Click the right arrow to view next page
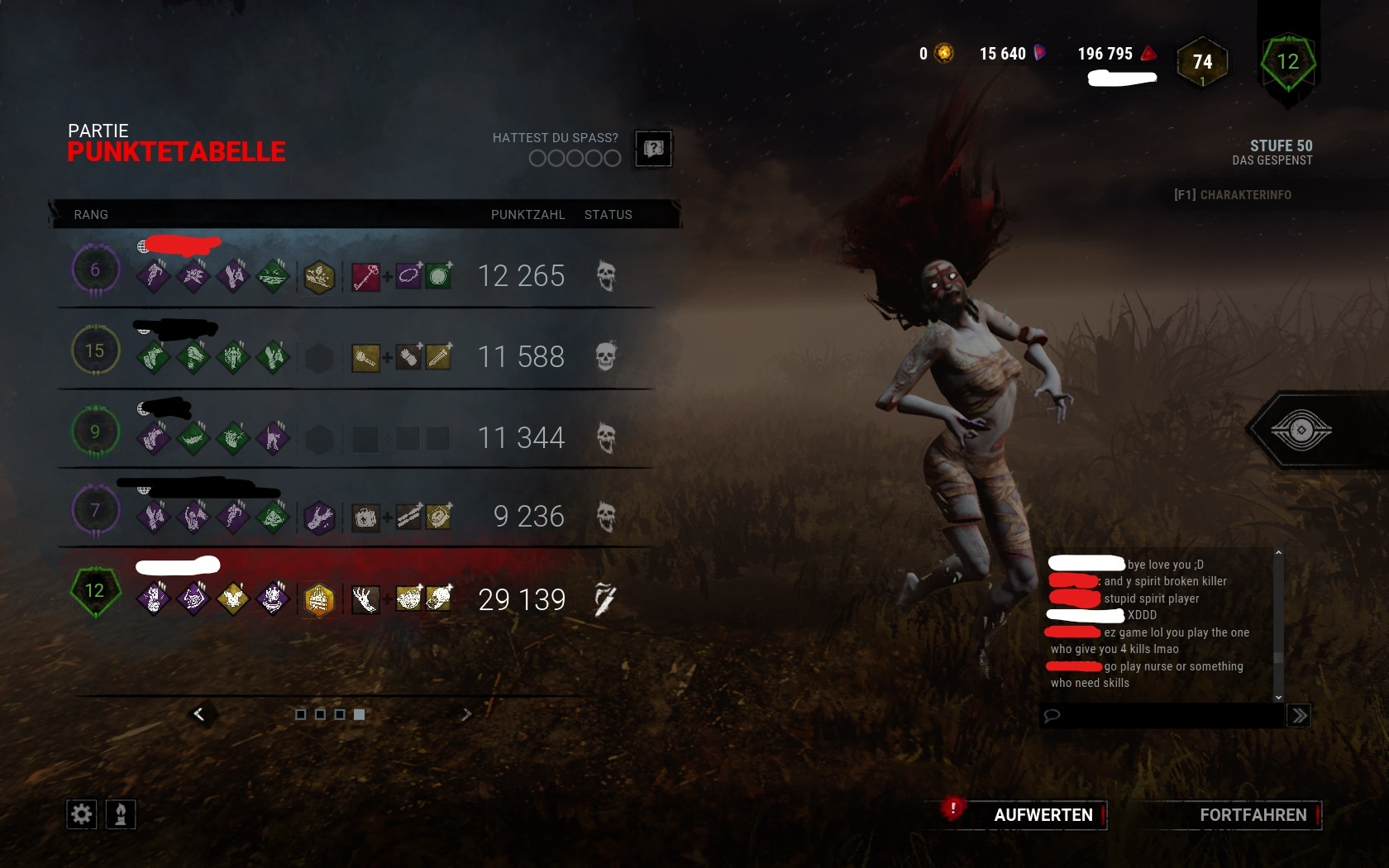The height and width of the screenshot is (868, 1389). 467,714
